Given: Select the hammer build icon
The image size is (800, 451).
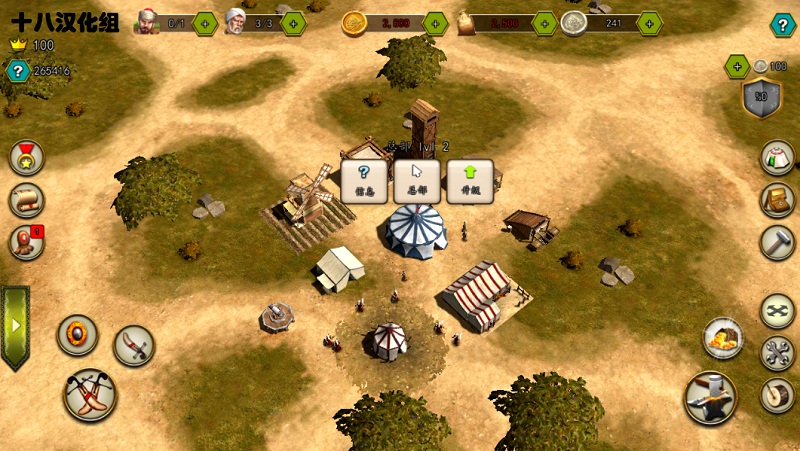Looking at the screenshot, I should coord(777,241).
